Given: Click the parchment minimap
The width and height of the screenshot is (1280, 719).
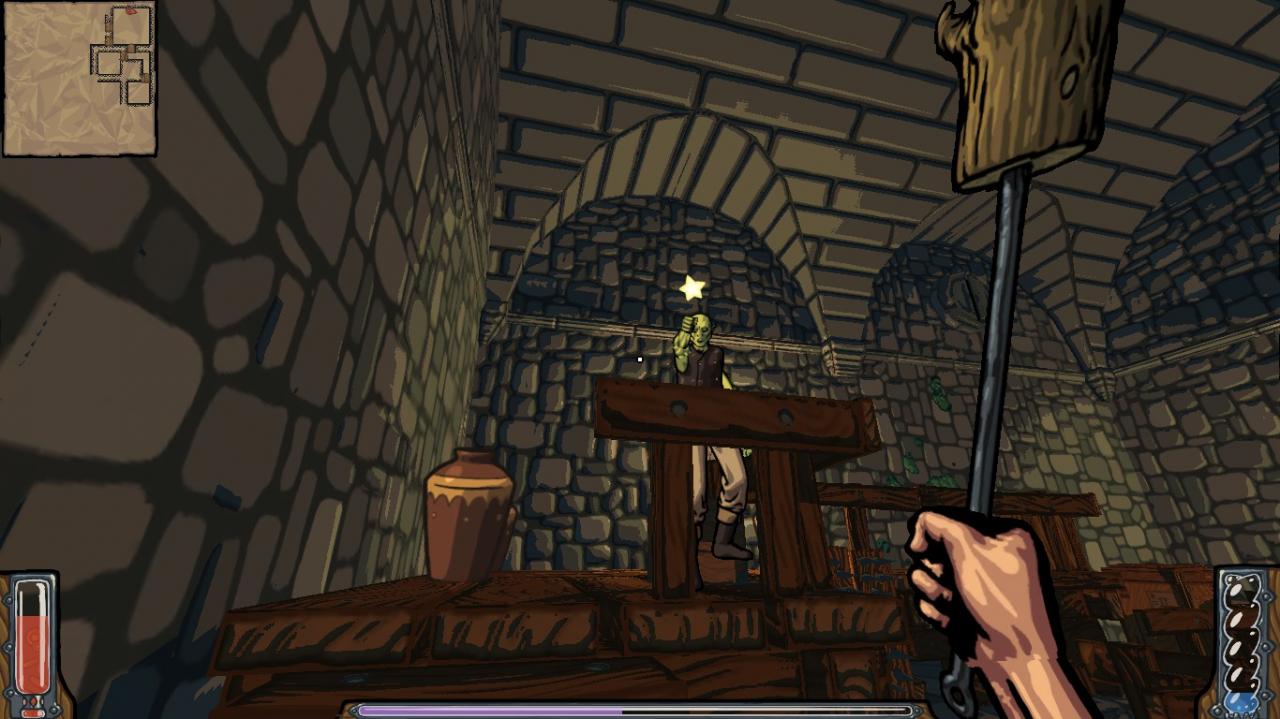Looking at the screenshot, I should tap(79, 79).
